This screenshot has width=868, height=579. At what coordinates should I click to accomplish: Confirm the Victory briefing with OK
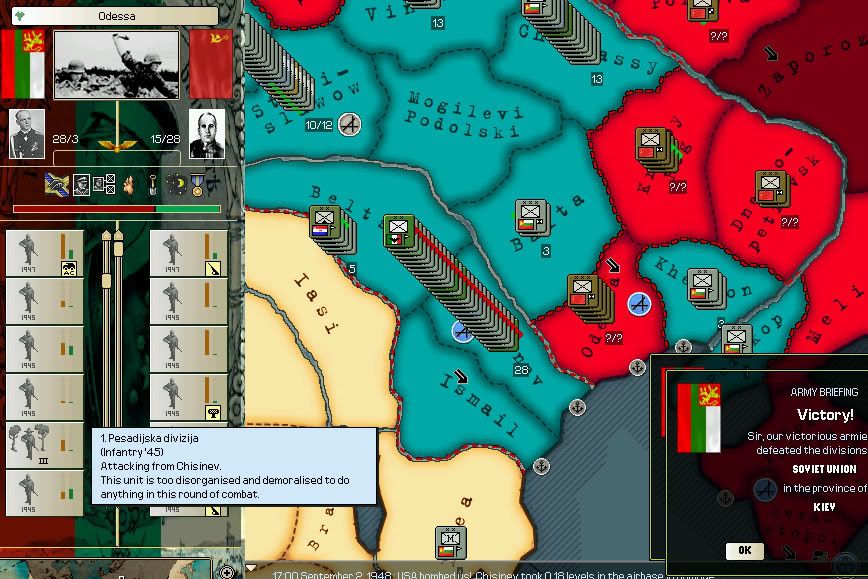(745, 550)
